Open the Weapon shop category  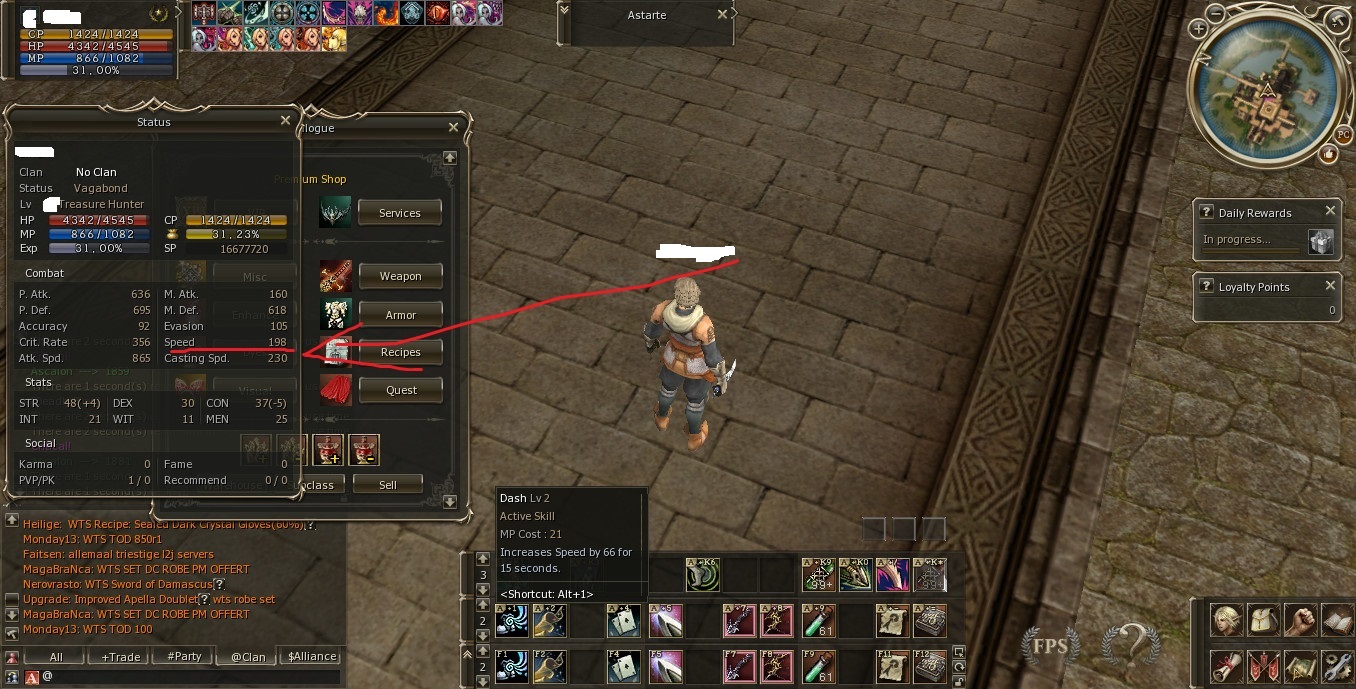point(400,276)
